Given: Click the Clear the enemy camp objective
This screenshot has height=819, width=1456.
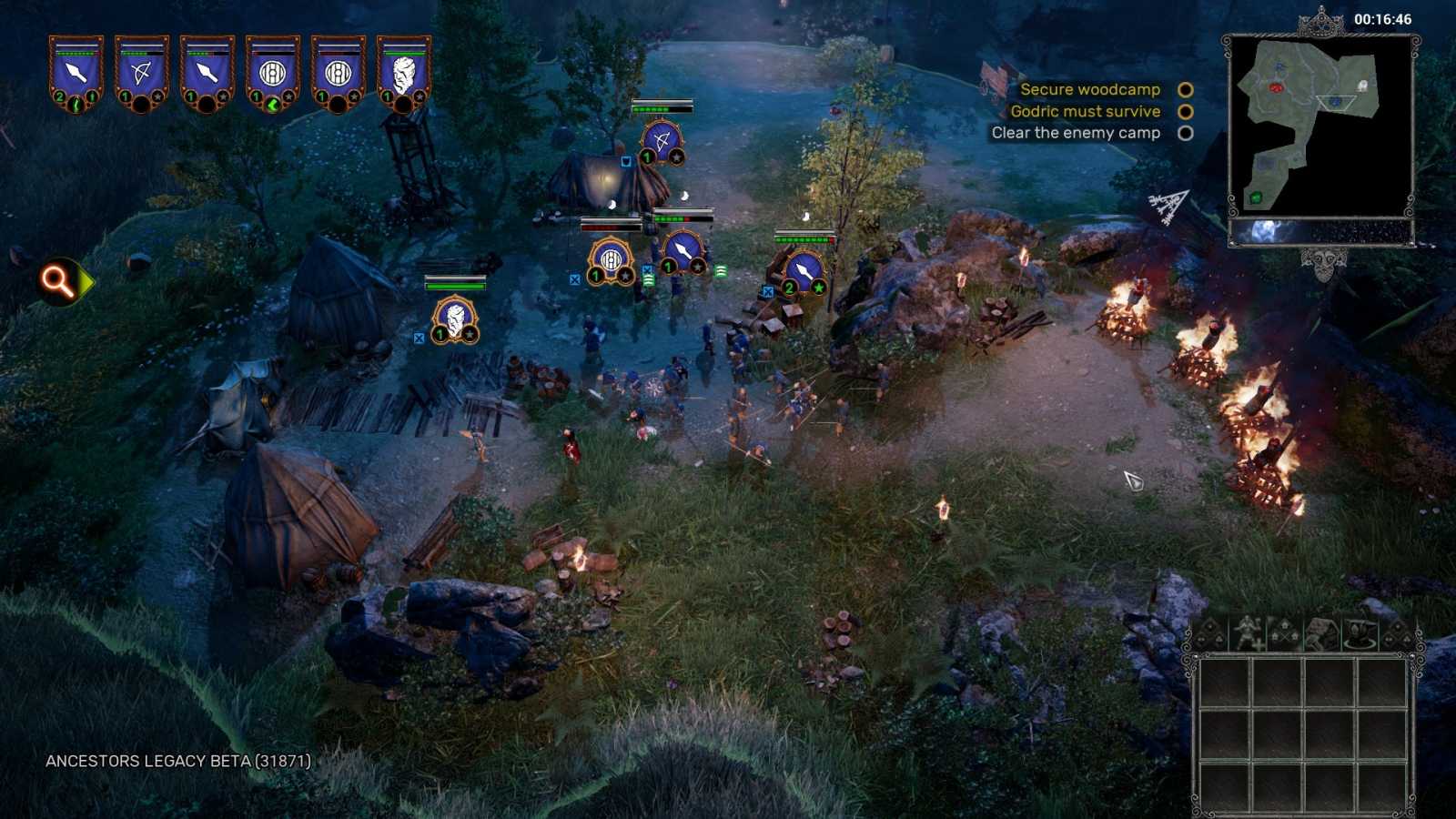Looking at the screenshot, I should [x=1076, y=133].
